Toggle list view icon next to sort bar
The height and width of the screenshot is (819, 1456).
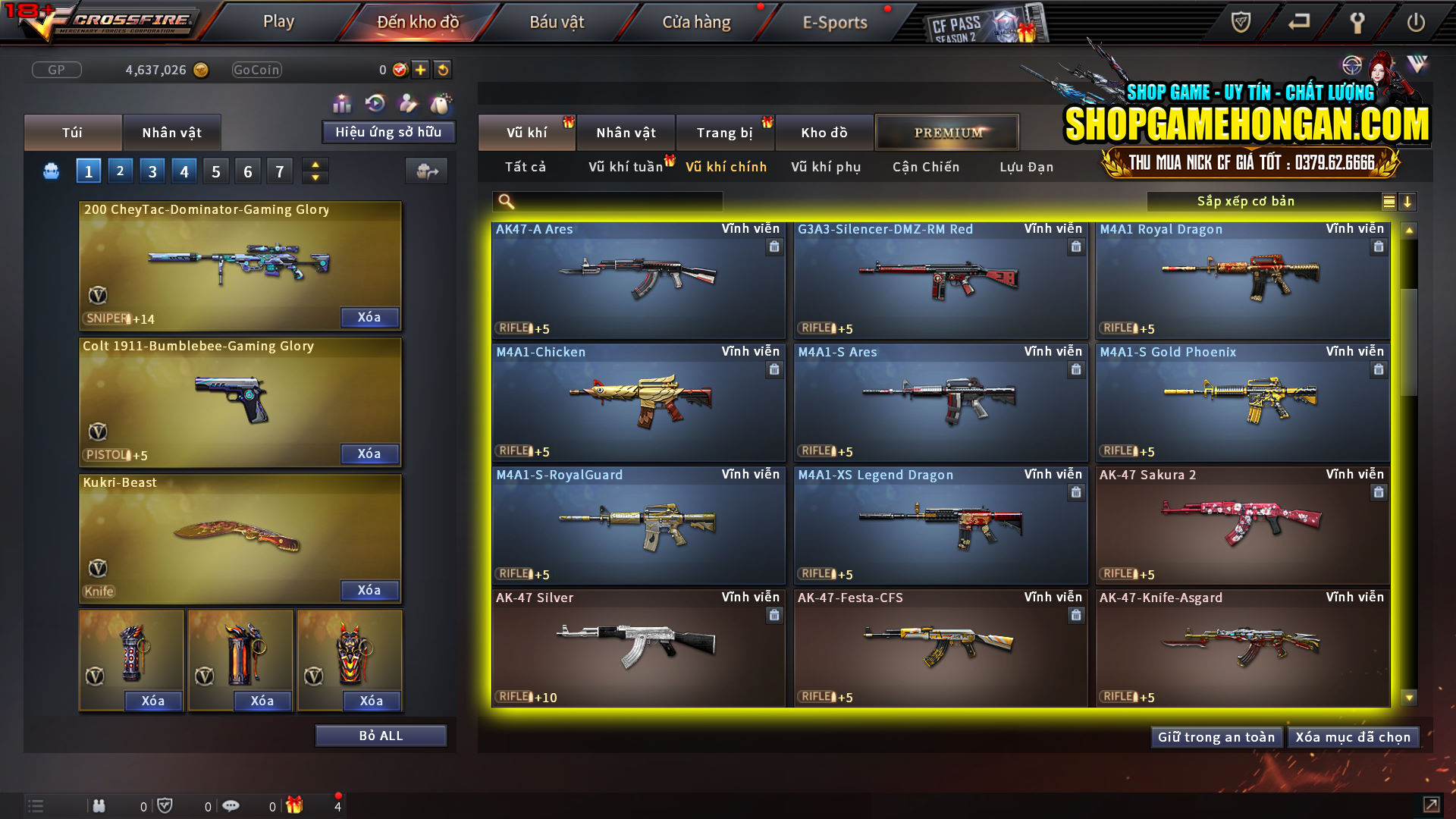1388,202
